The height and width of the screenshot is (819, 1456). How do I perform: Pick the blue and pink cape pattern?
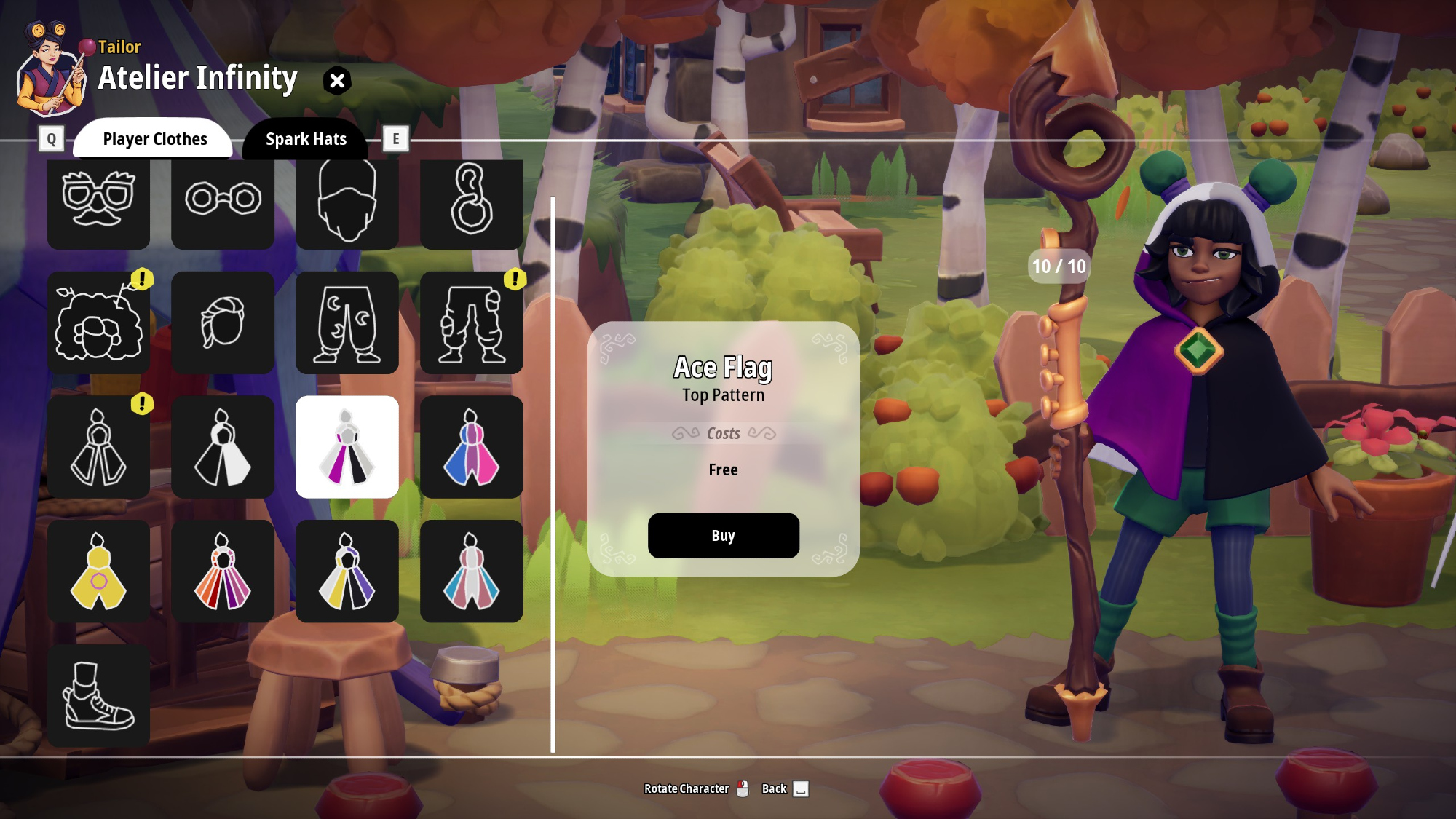tap(471, 447)
